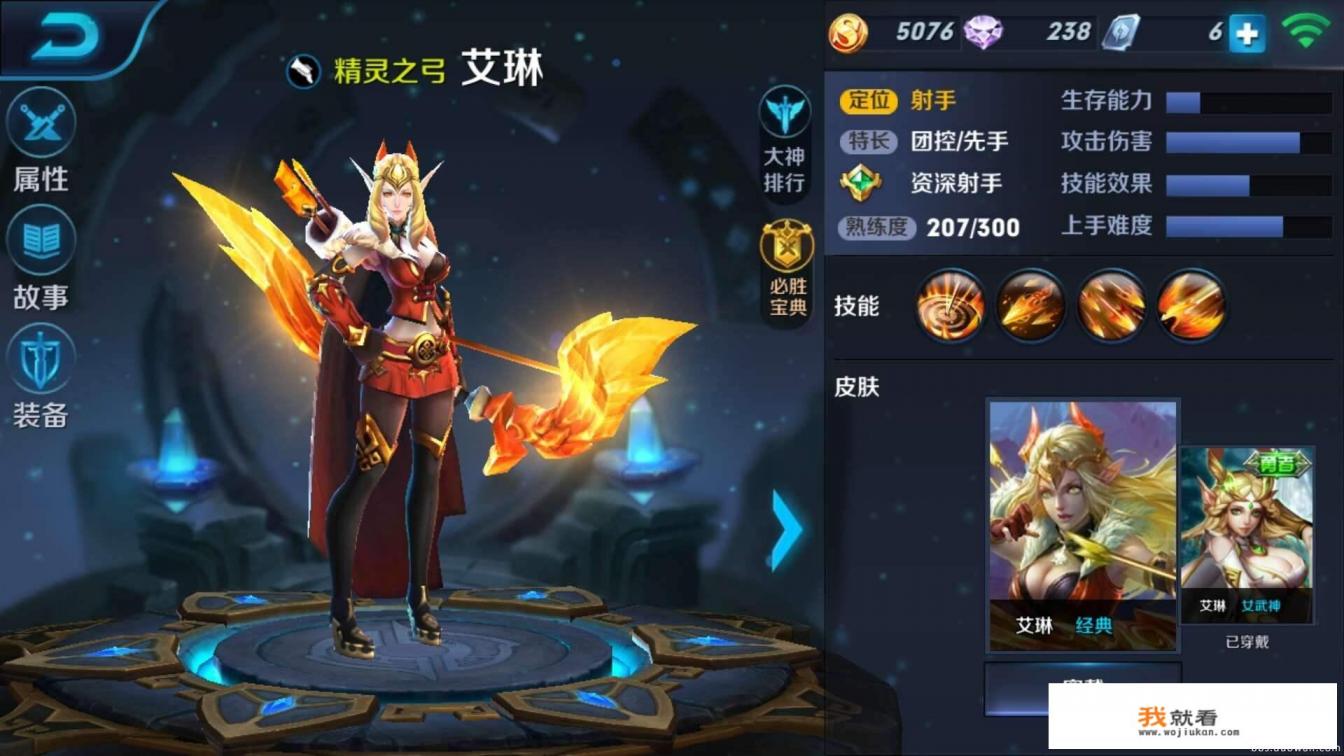Image resolution: width=1344 pixels, height=756 pixels.
Task: Select the target-shaped first skill icon
Action: tap(950, 306)
